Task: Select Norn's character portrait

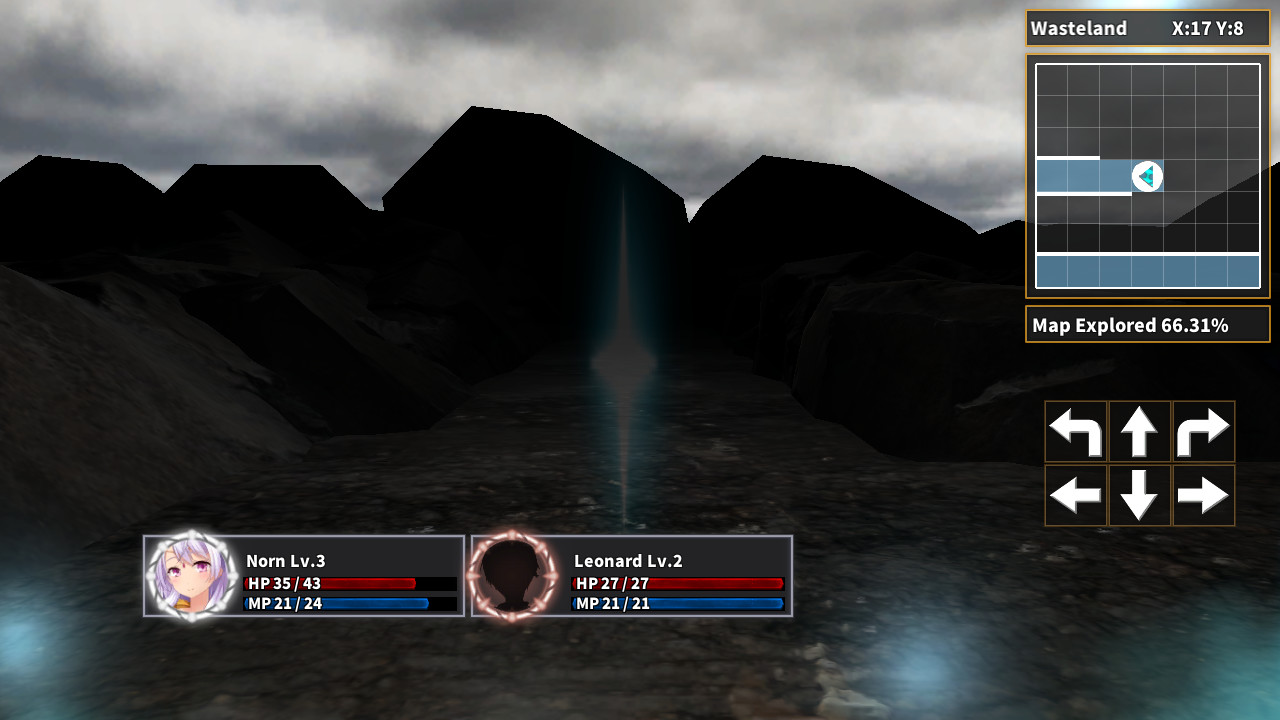Action: (x=190, y=576)
